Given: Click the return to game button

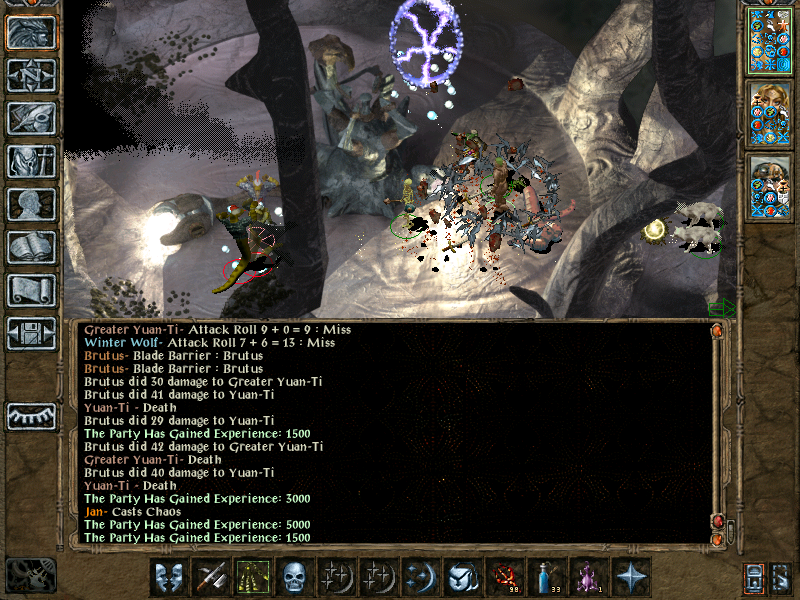Looking at the screenshot, I should pos(31,32).
